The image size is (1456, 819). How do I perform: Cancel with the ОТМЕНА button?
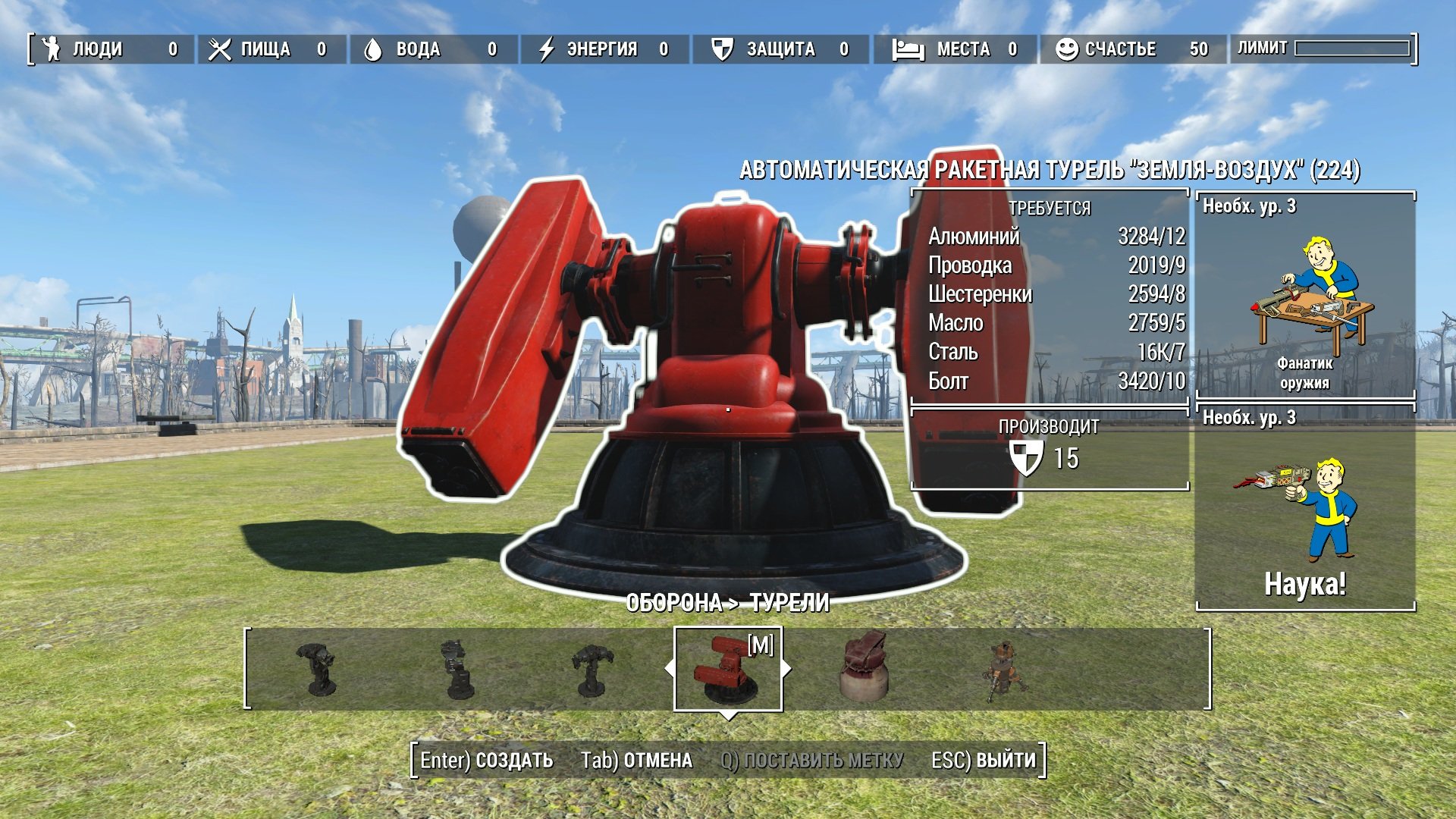(x=636, y=760)
